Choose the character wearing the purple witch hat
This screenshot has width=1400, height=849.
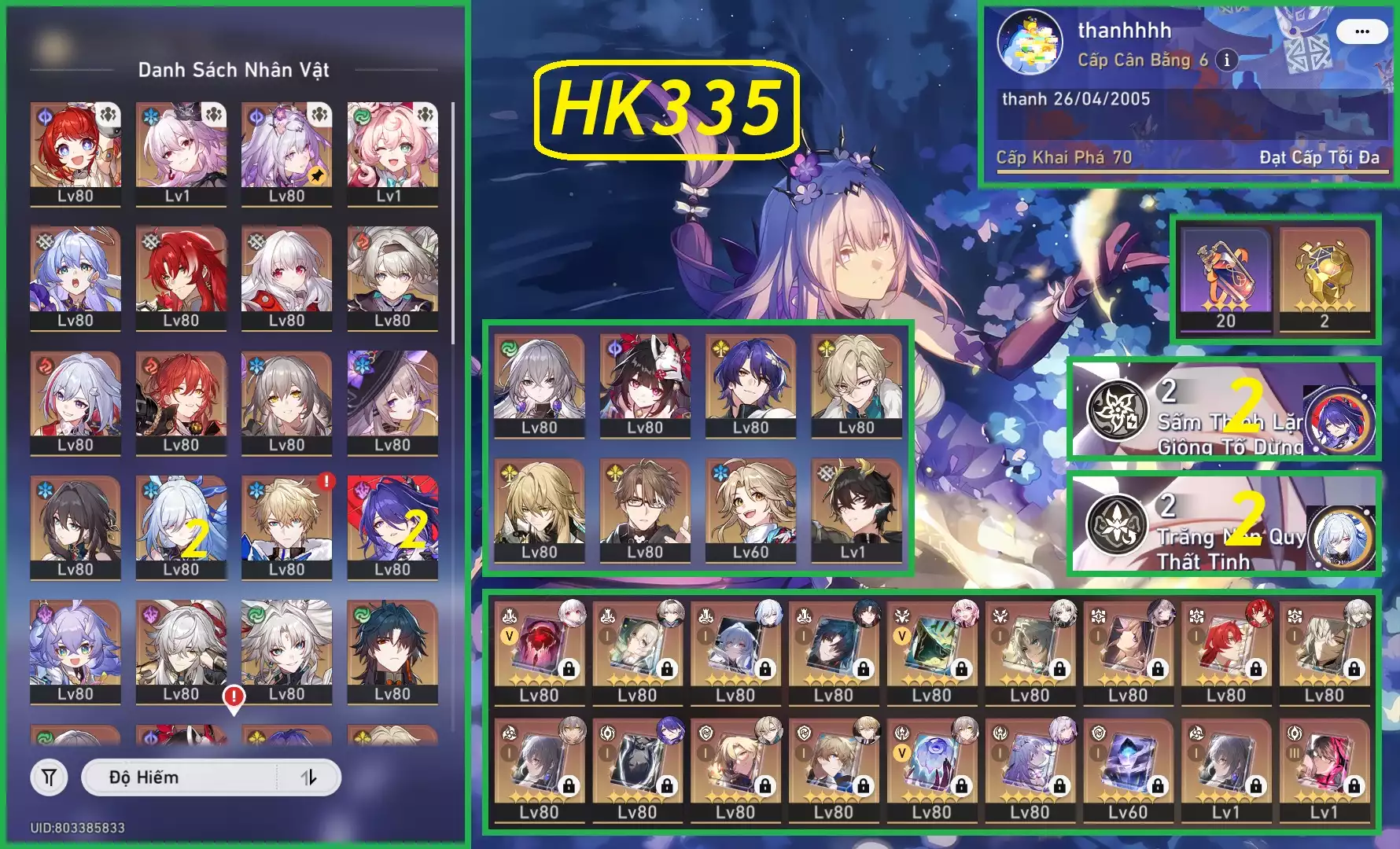click(x=392, y=402)
